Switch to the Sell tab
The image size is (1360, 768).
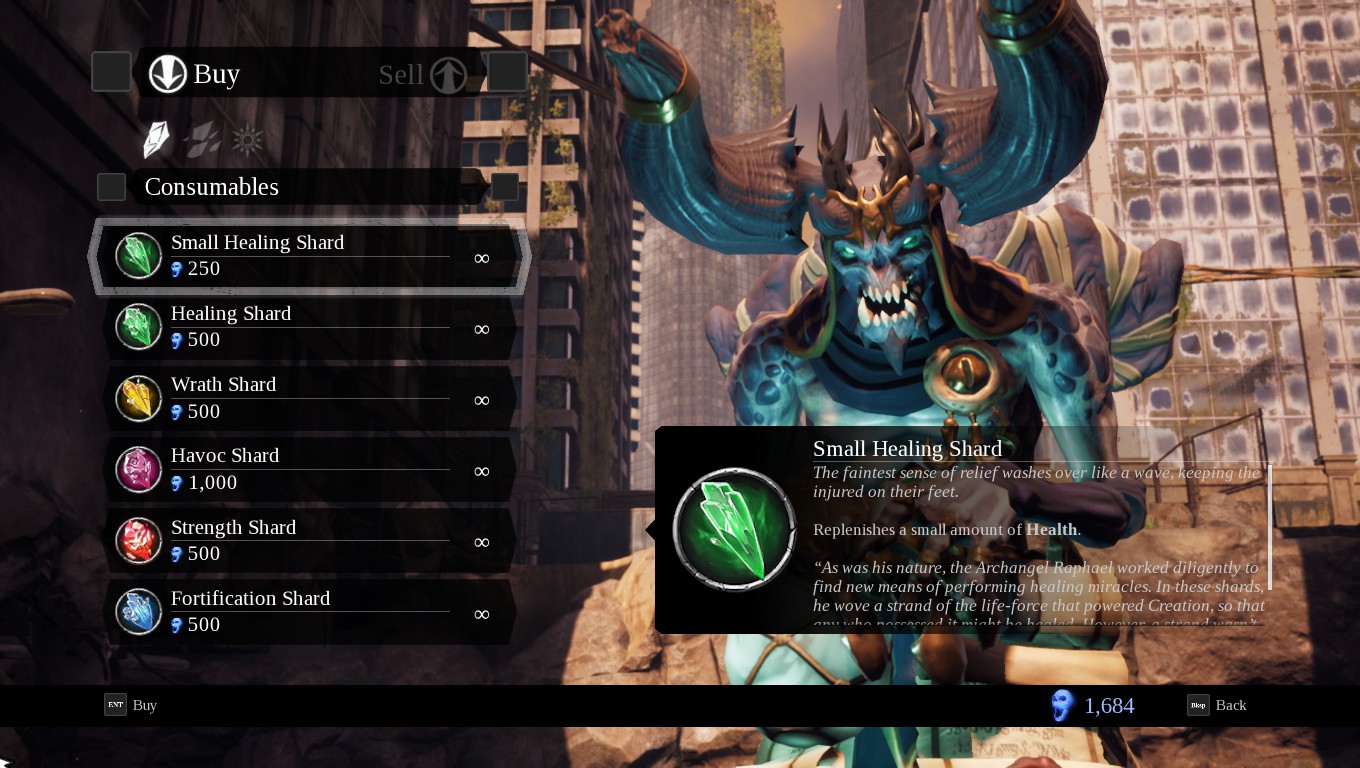pos(399,74)
